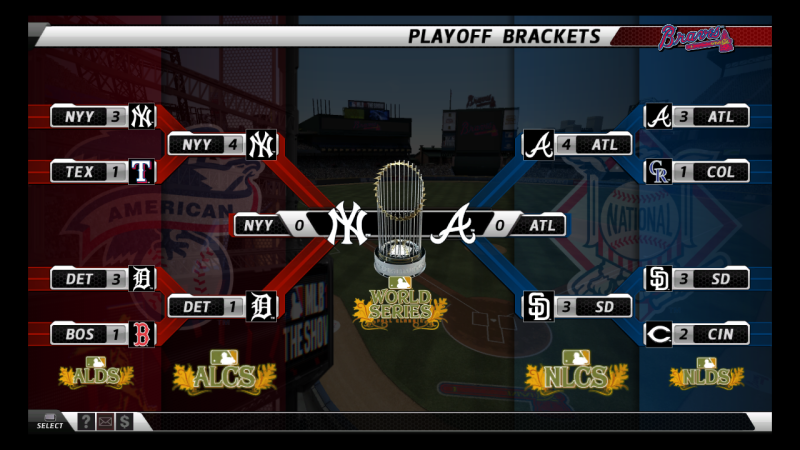Open the question mark help icon
Screen dimensions: 800x450
pyautogui.click(x=86, y=422)
